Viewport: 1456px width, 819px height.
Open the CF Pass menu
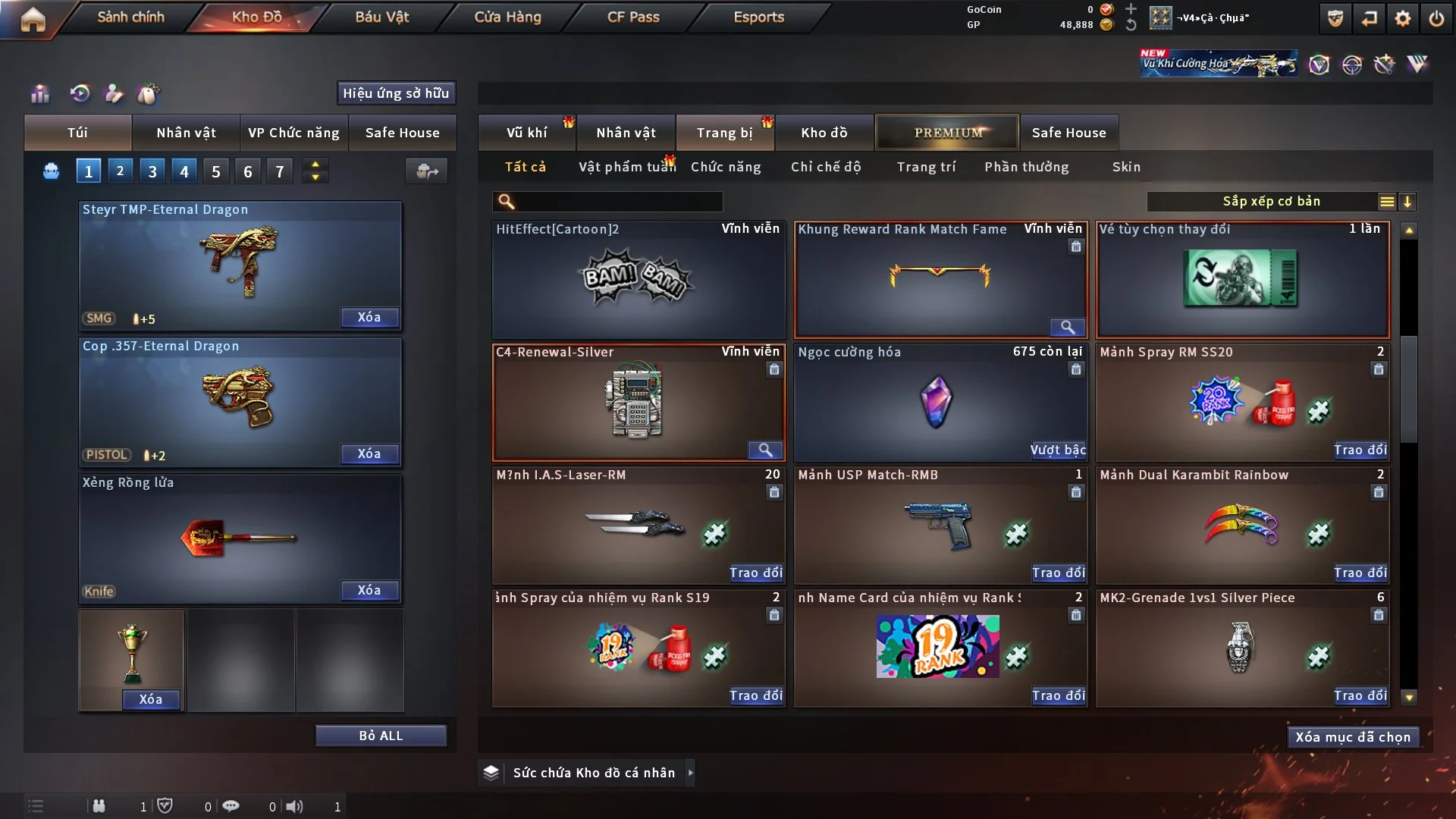click(x=633, y=17)
